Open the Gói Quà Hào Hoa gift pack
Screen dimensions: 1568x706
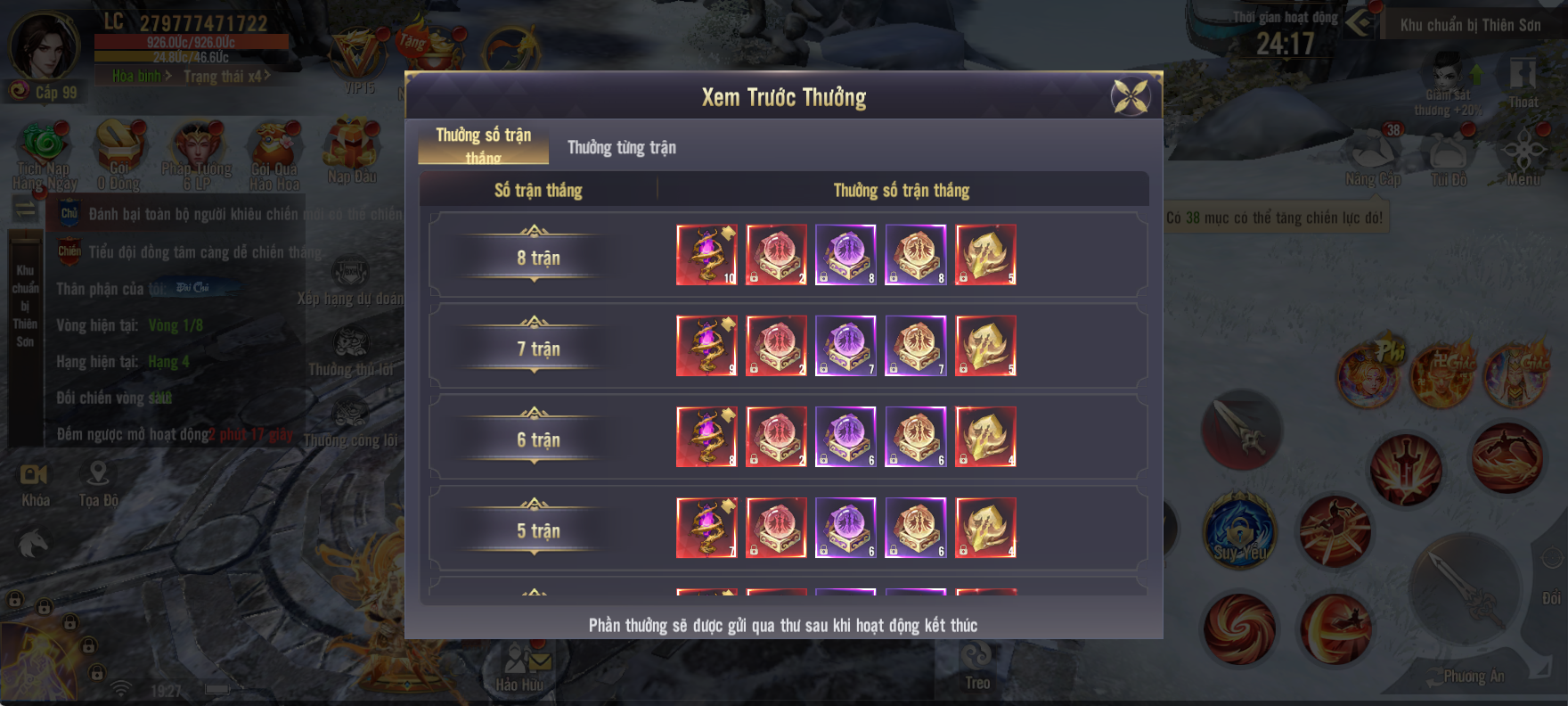[x=274, y=156]
